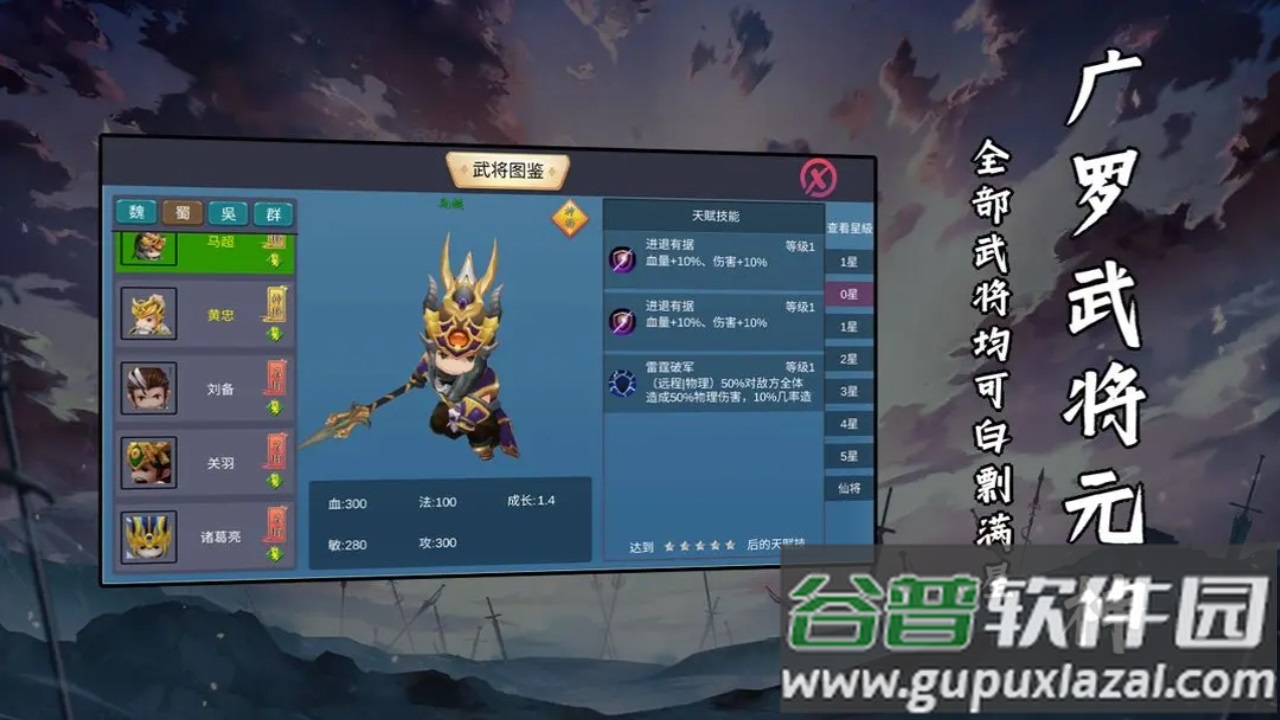The width and height of the screenshot is (1280, 720).
Task: Open the 吴 faction tab
Action: (x=228, y=213)
